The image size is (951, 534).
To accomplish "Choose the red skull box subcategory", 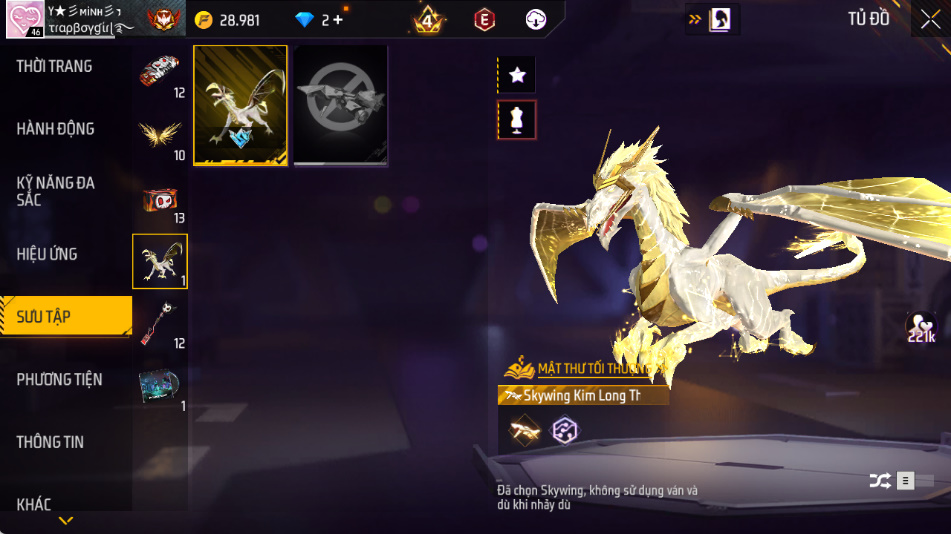I will tap(160, 199).
